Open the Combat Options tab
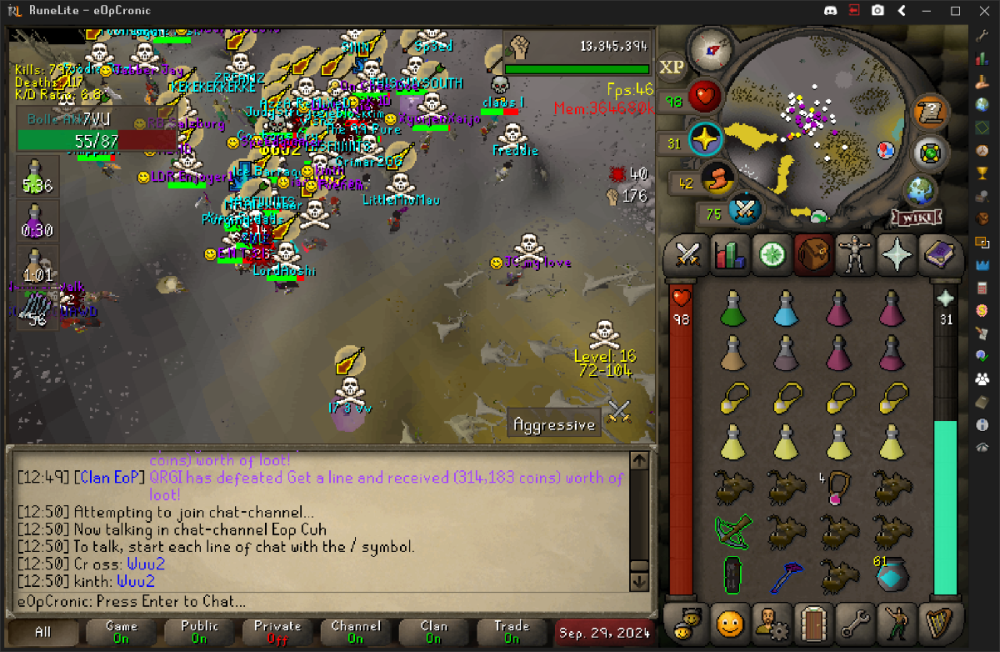This screenshot has height=652, width=1000. [x=687, y=254]
